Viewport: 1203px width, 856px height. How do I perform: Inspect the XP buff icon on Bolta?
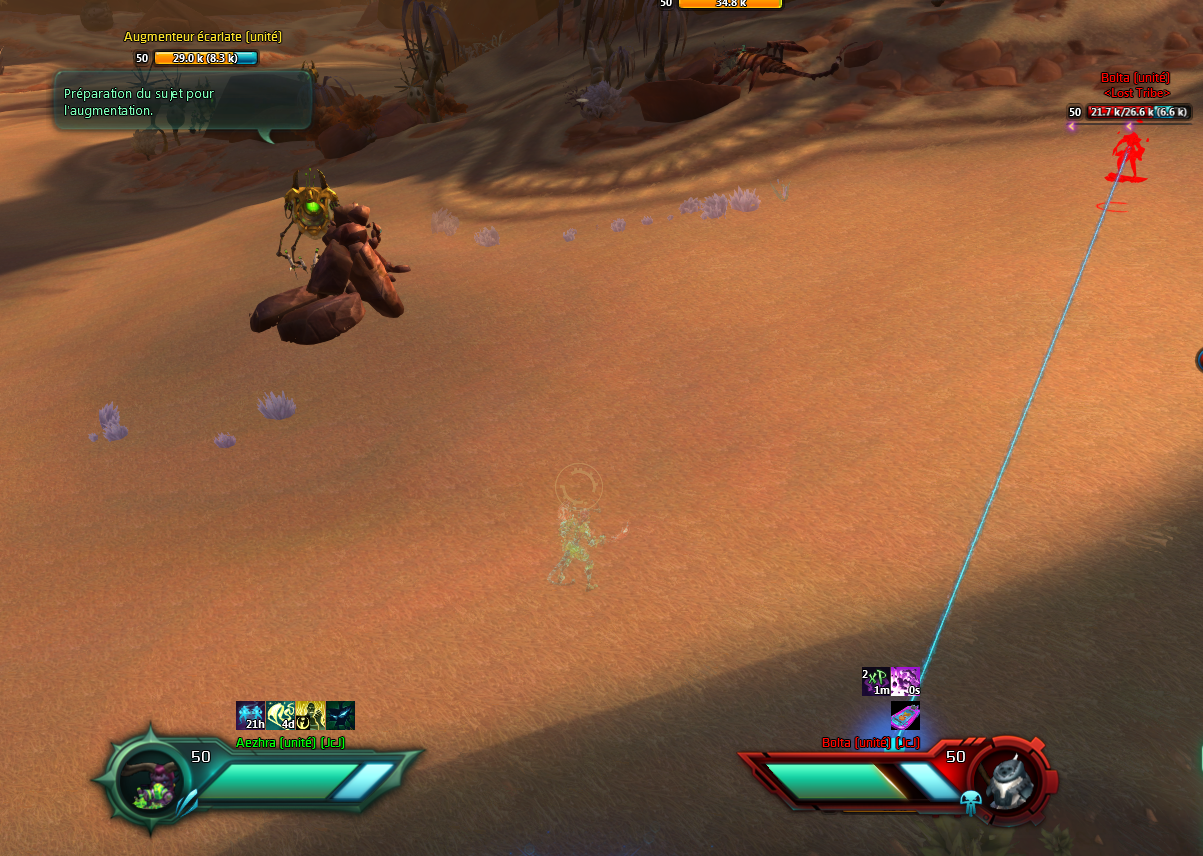(876, 681)
